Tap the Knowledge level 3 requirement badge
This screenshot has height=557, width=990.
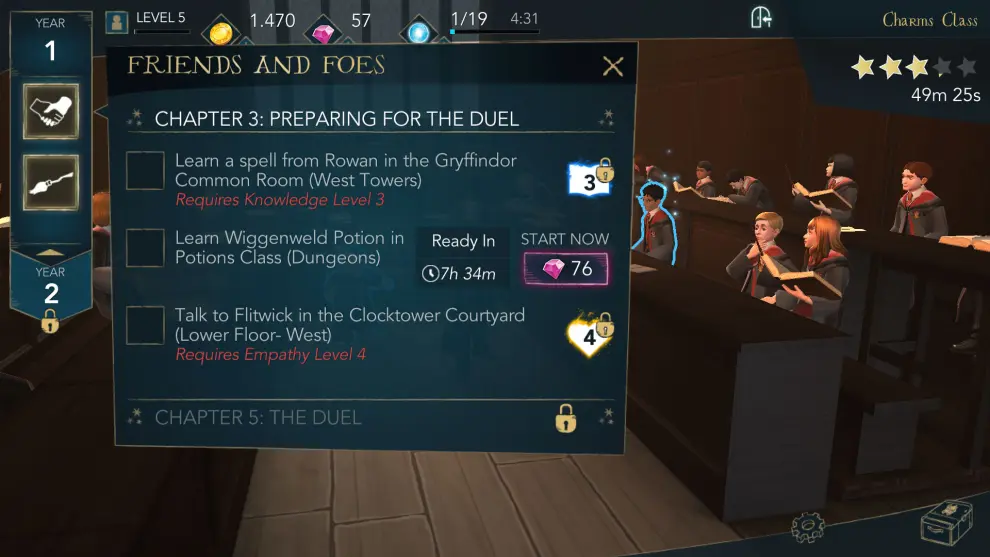(590, 180)
